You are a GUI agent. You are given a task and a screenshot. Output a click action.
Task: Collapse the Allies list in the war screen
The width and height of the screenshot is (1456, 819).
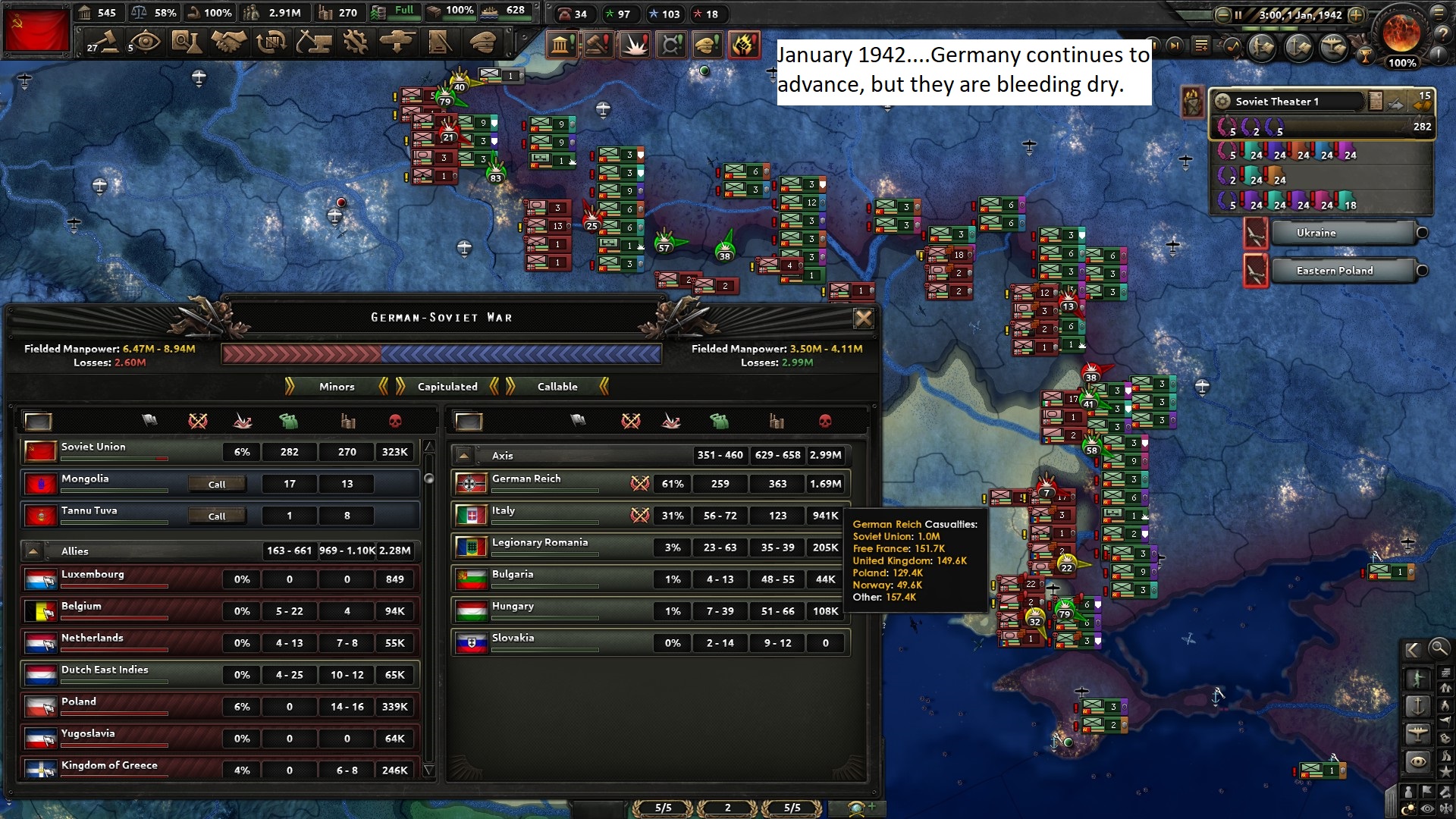pos(33,551)
